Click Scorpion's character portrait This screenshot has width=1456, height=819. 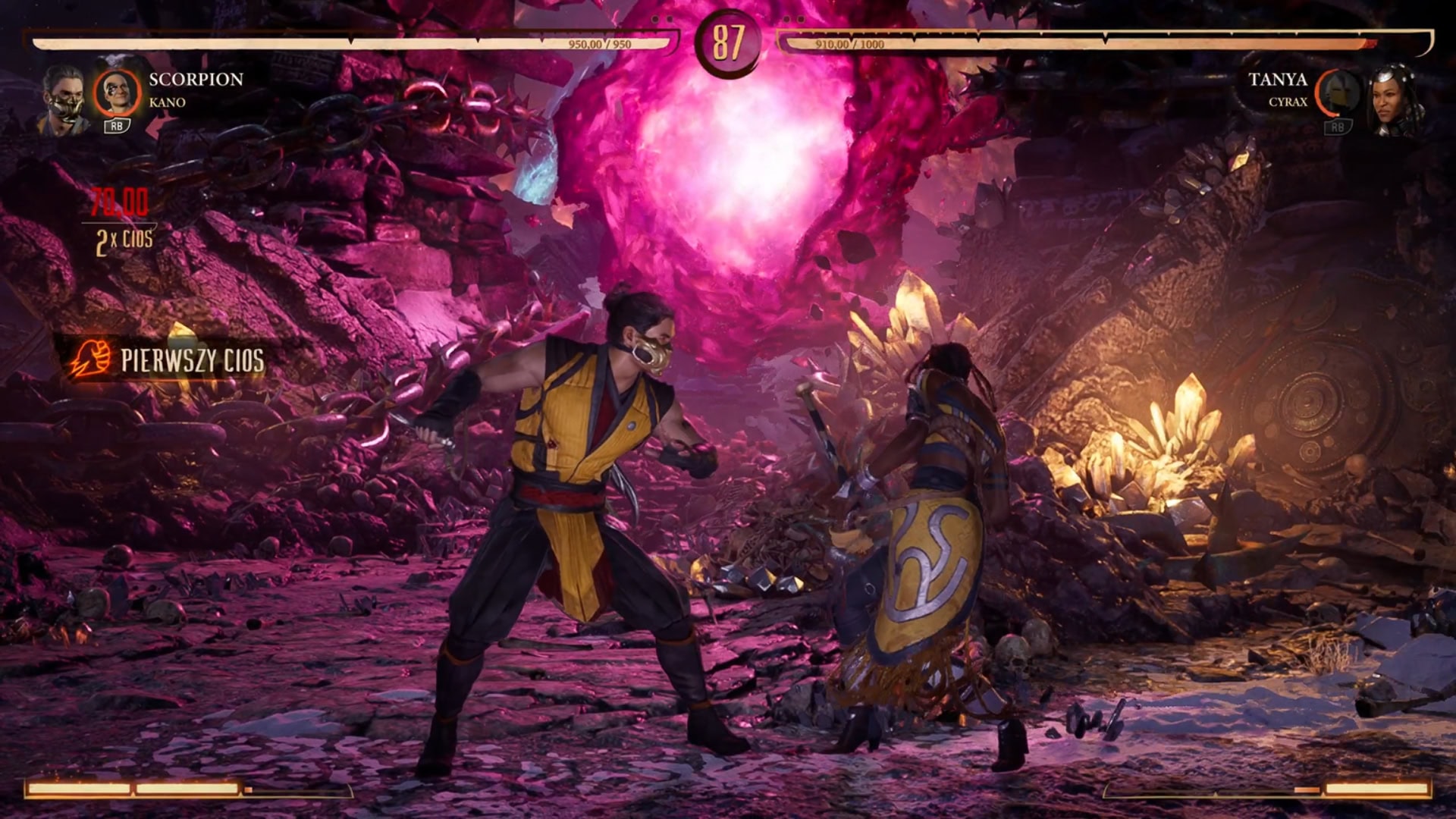click(x=64, y=95)
